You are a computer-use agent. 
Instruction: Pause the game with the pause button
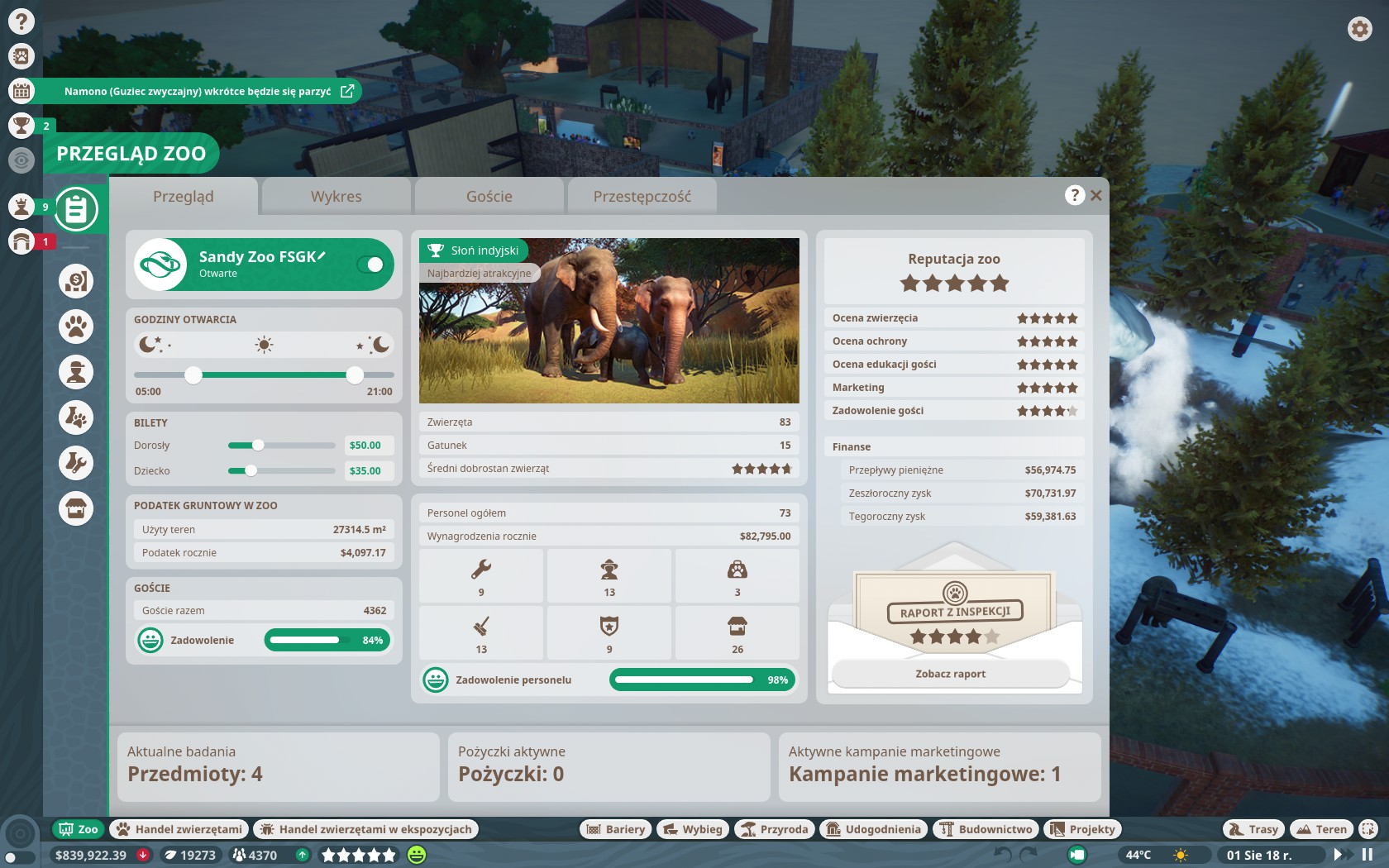pyautogui.click(x=1368, y=855)
